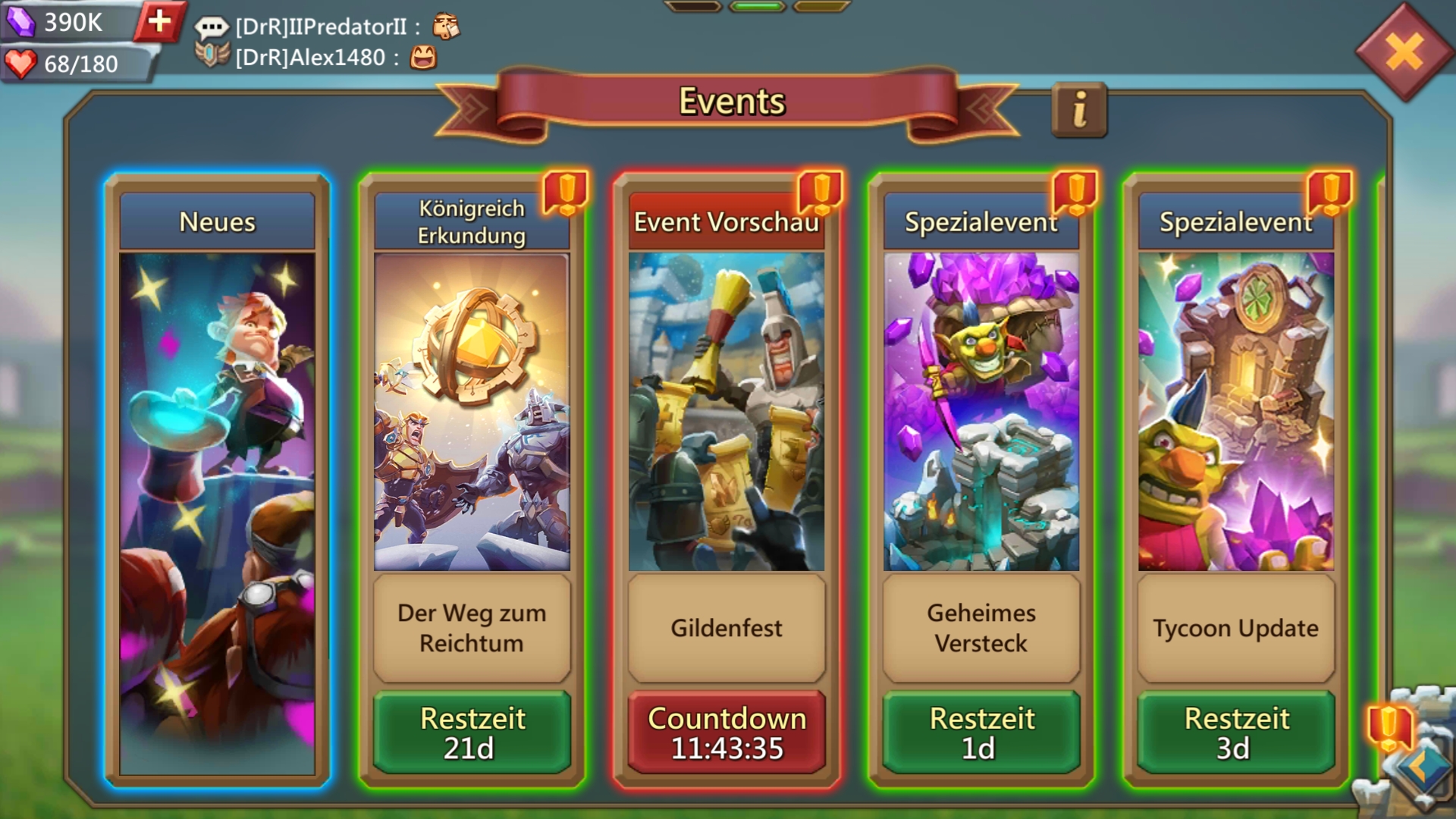Select the Tycoon Update label
Screen dimensions: 1456x819
pos(1236,628)
